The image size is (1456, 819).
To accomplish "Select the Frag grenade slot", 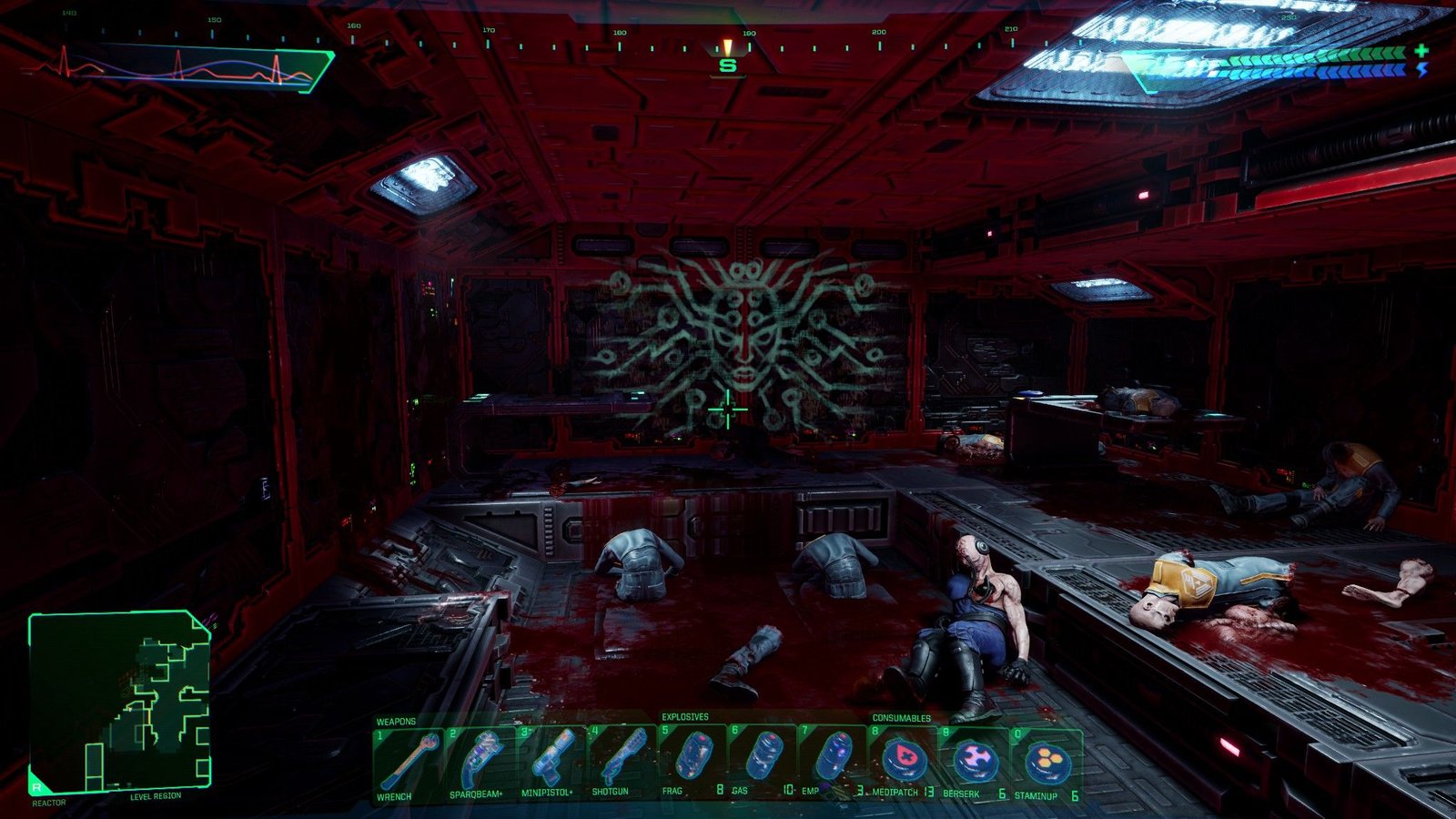I will pos(692,759).
